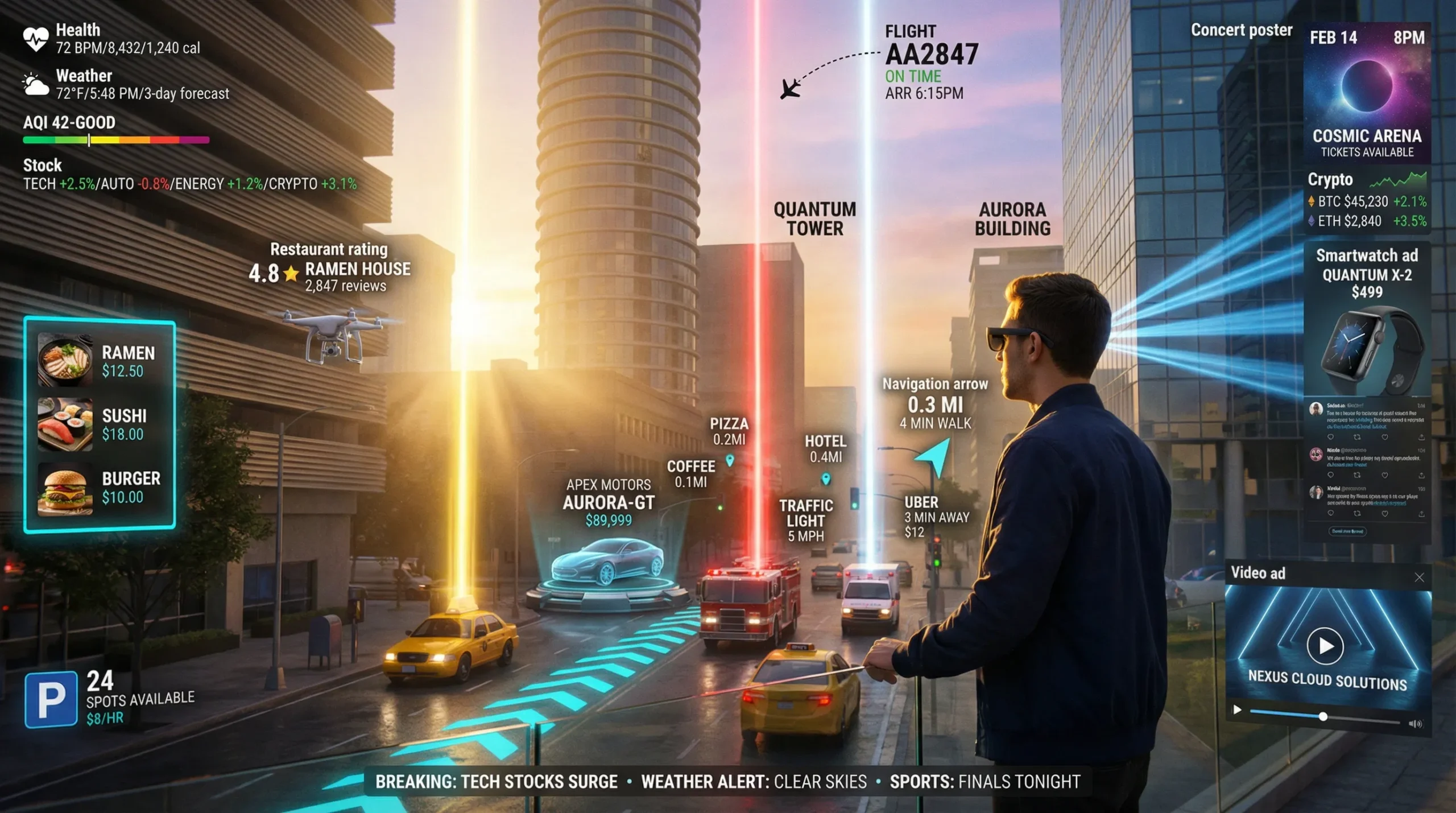The width and height of the screenshot is (1456, 813).
Task: Choose the Sushi $18.00 menu item
Action: pyautogui.click(x=100, y=424)
